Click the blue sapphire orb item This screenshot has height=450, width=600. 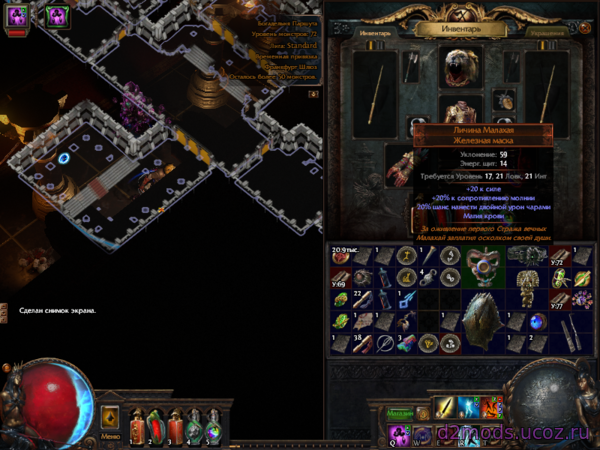pyautogui.click(x=538, y=321)
